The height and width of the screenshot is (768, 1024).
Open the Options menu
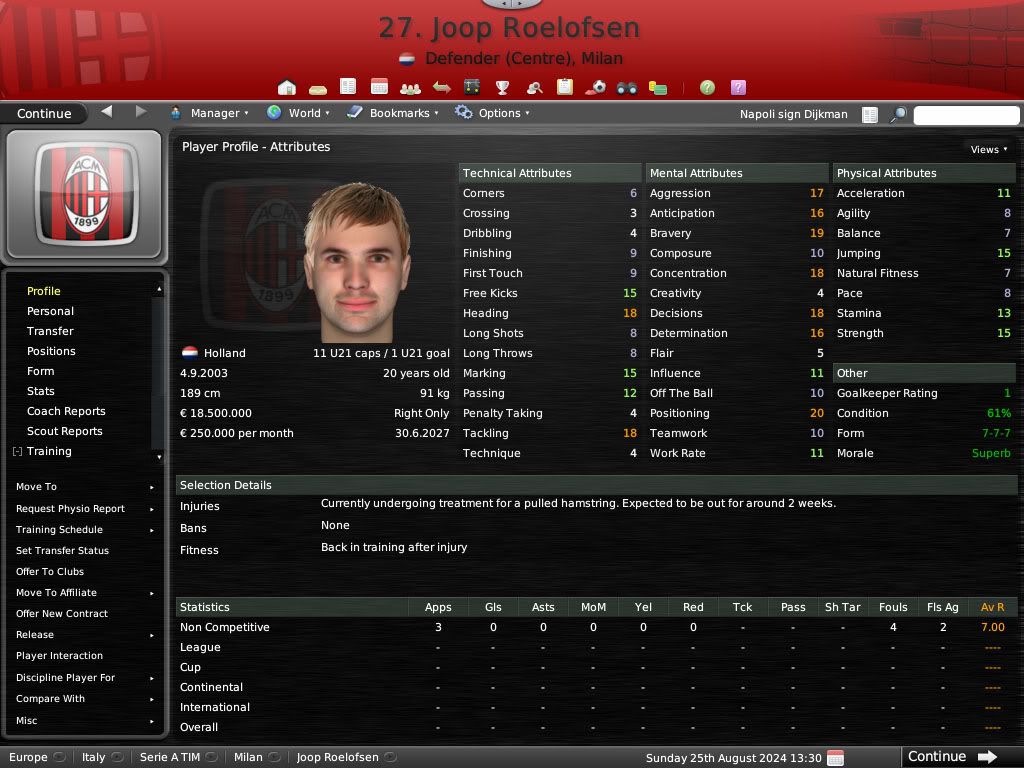click(x=492, y=113)
